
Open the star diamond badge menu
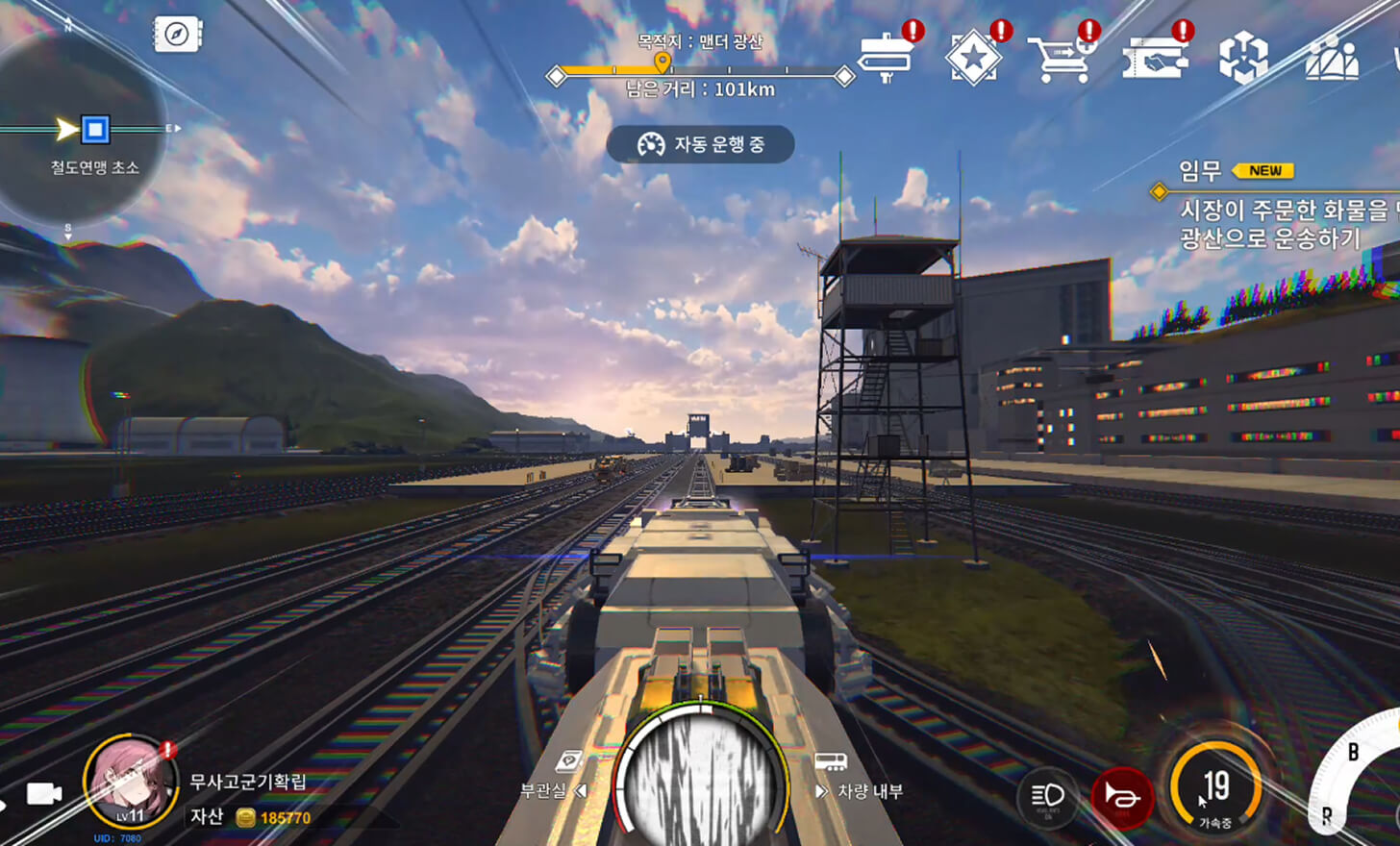click(x=973, y=58)
